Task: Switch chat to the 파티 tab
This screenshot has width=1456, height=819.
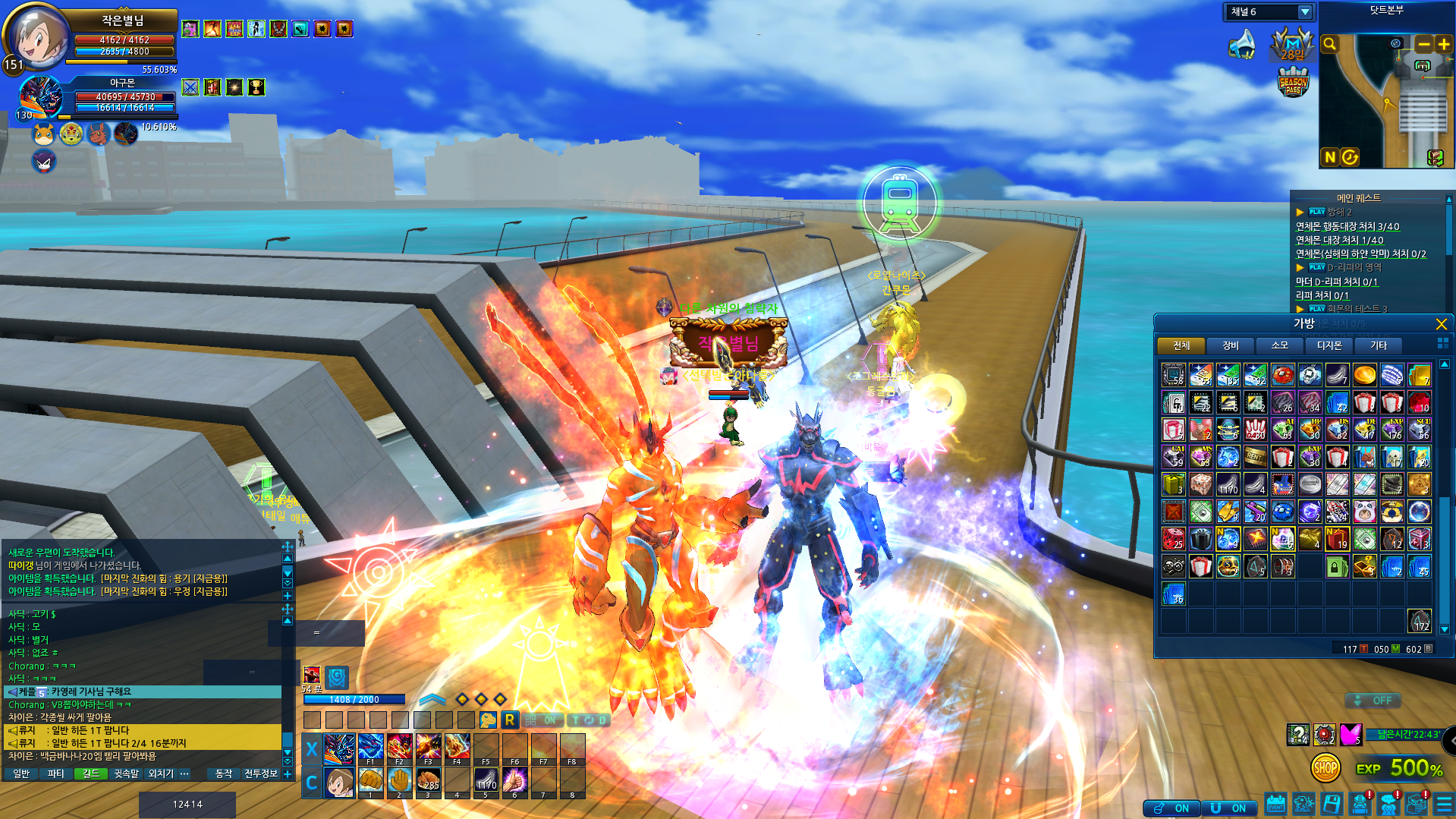Action: 55,773
